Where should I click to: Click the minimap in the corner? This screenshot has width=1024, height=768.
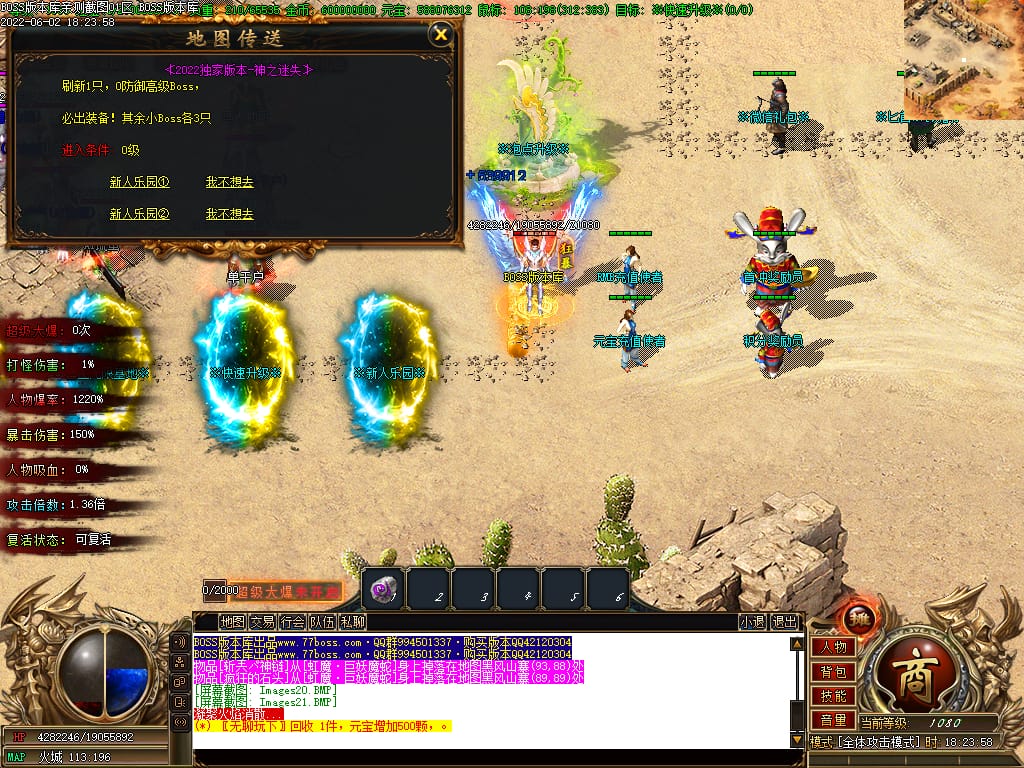[x=963, y=58]
